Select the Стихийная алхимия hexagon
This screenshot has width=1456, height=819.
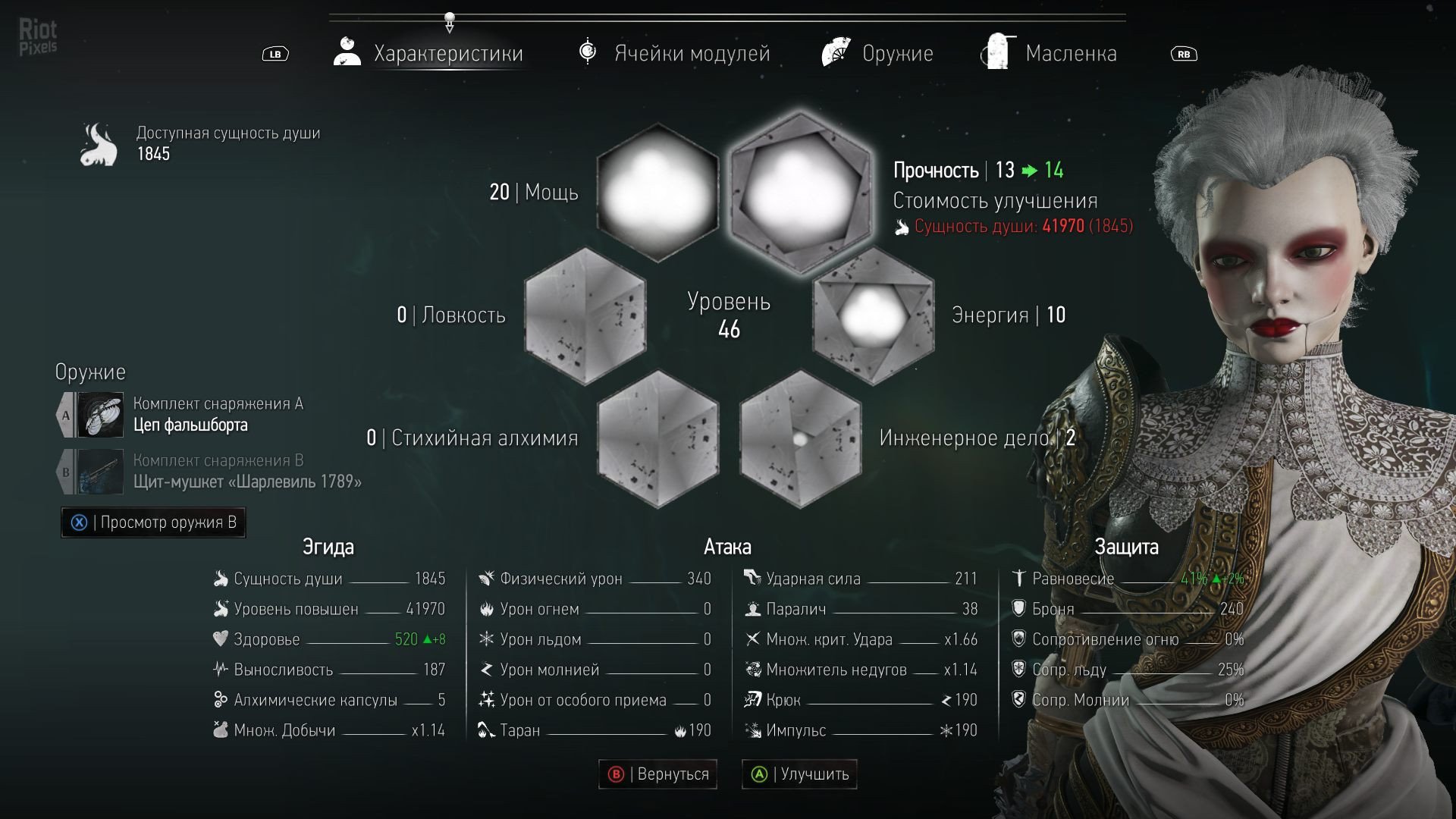[x=657, y=438]
